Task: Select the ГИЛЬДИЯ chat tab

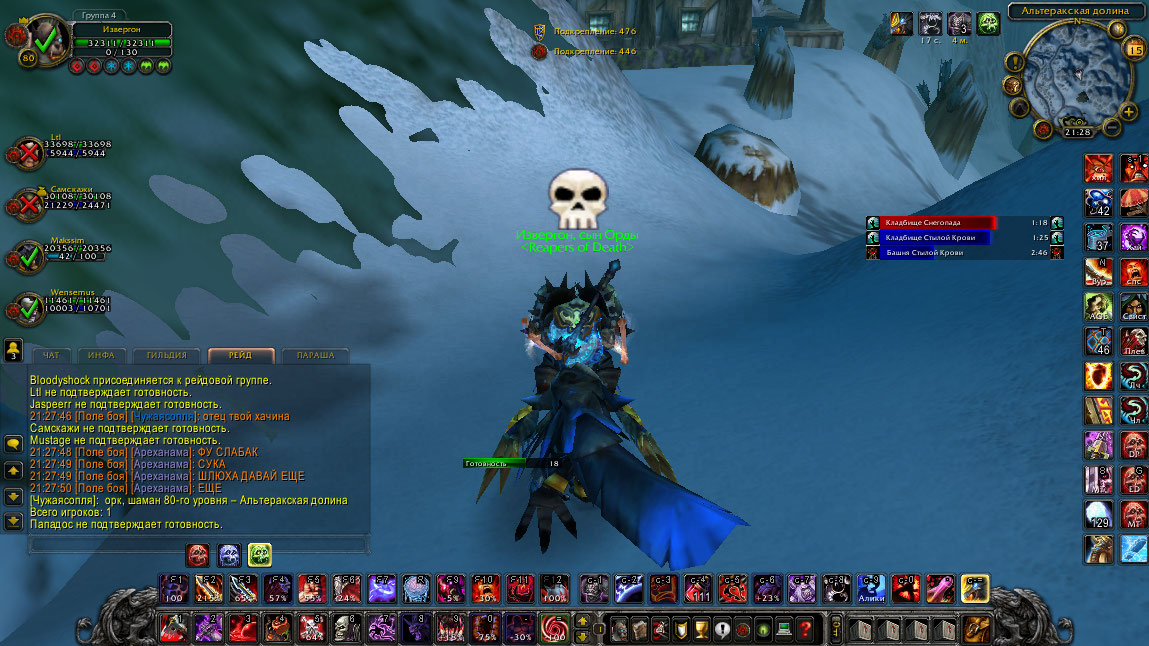Action: click(x=167, y=355)
